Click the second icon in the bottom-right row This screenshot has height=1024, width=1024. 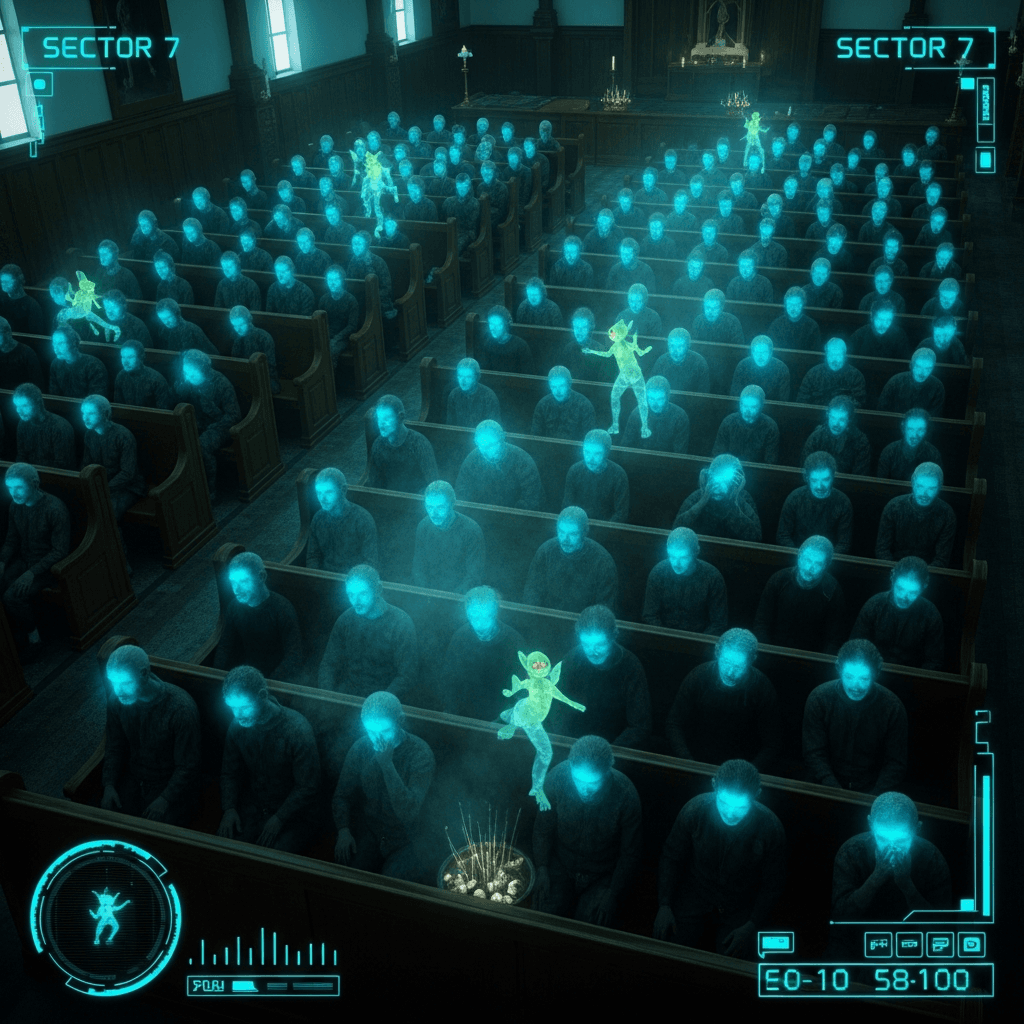coord(909,943)
